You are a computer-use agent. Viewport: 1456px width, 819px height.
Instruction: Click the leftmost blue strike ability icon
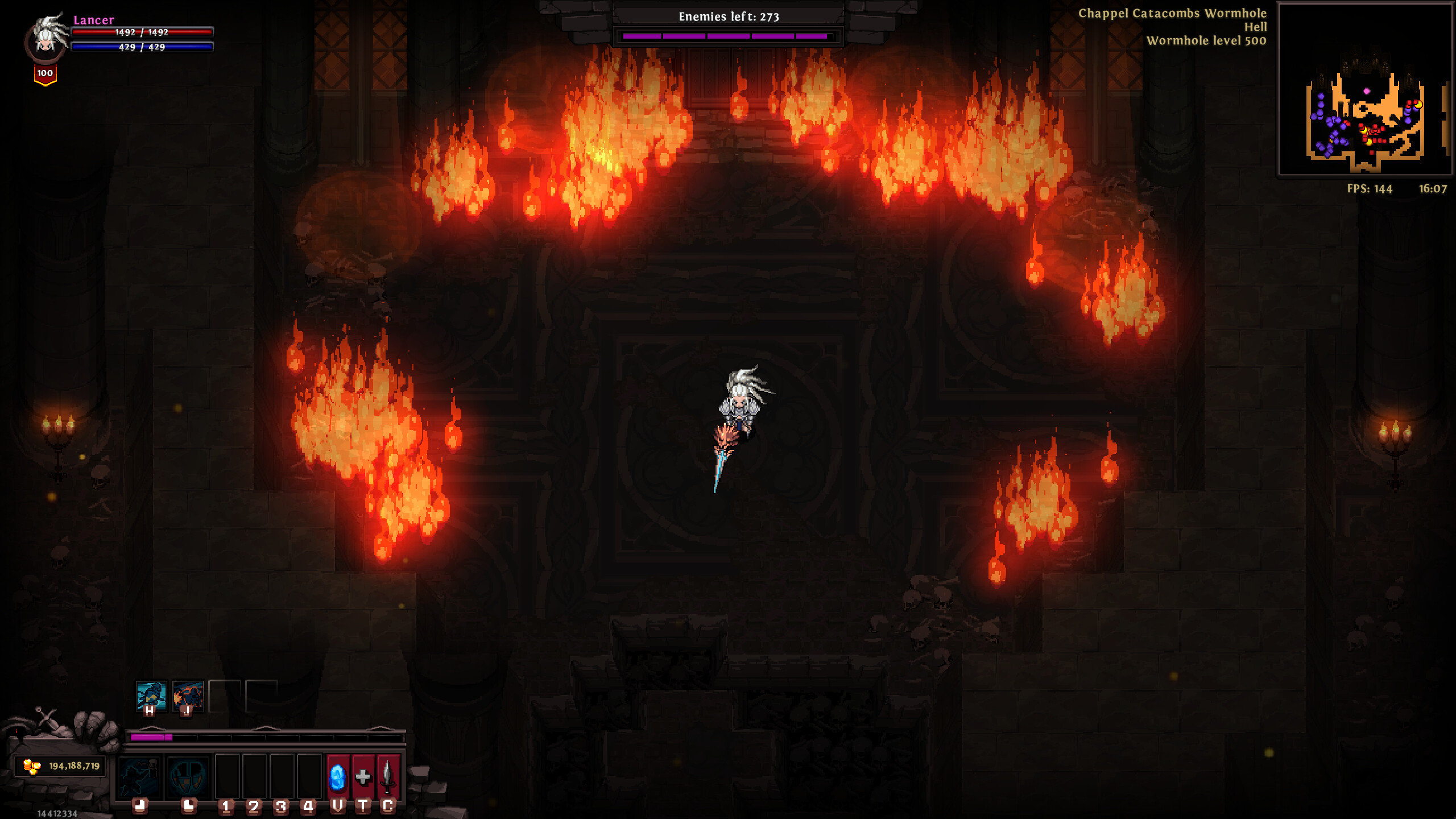click(139, 777)
